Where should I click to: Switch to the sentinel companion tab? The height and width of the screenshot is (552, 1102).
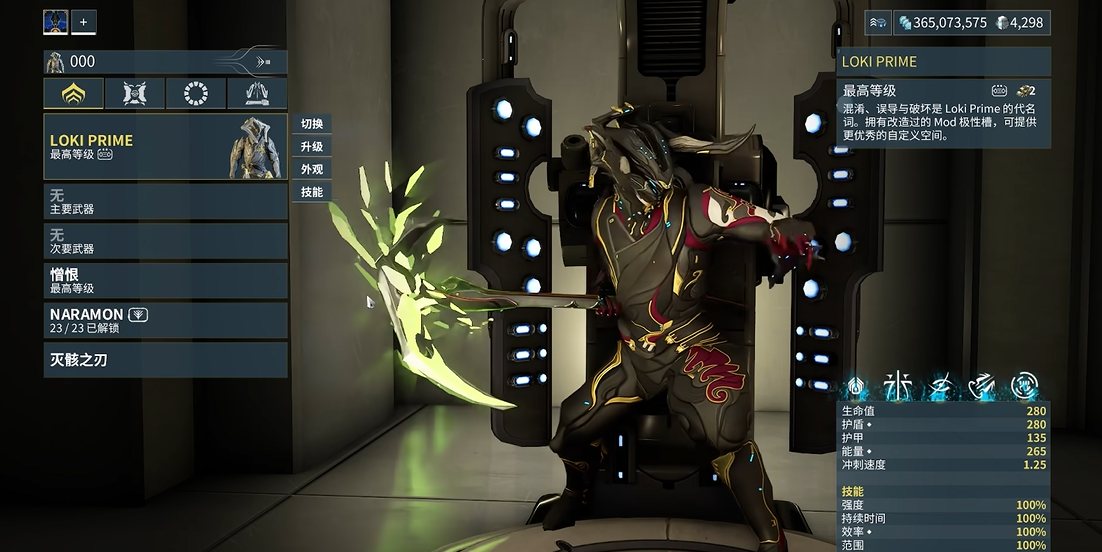[135, 94]
